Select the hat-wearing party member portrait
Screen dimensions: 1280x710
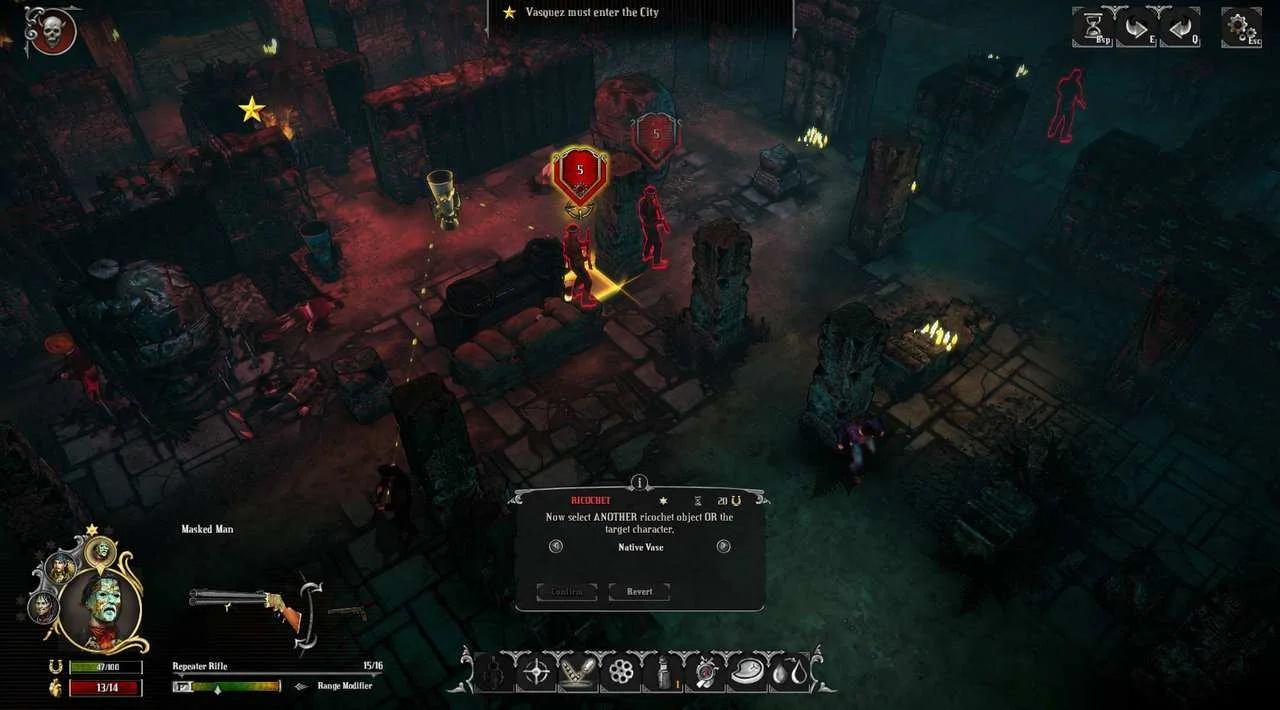pos(60,568)
